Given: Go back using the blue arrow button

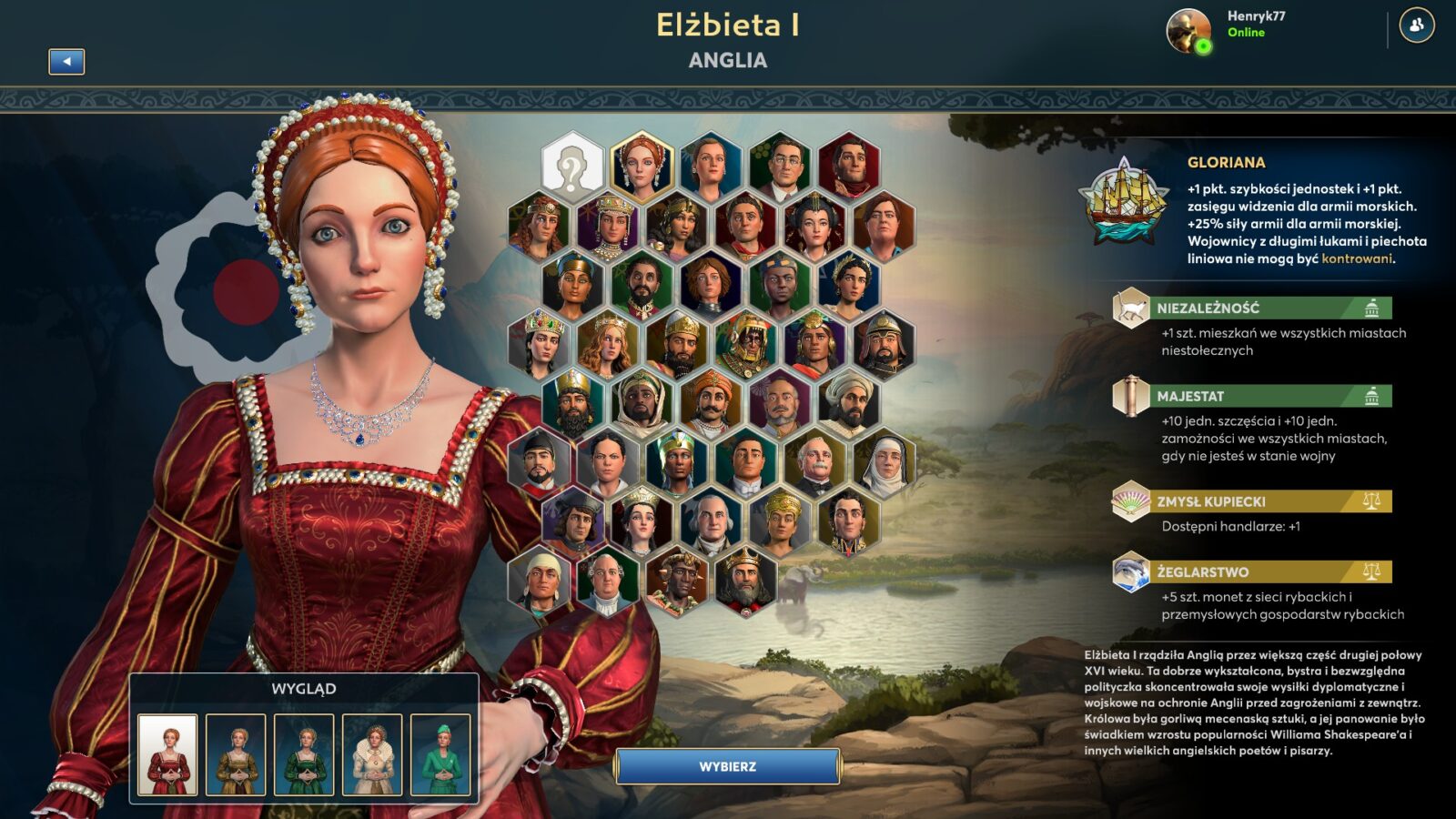Looking at the screenshot, I should tap(66, 61).
